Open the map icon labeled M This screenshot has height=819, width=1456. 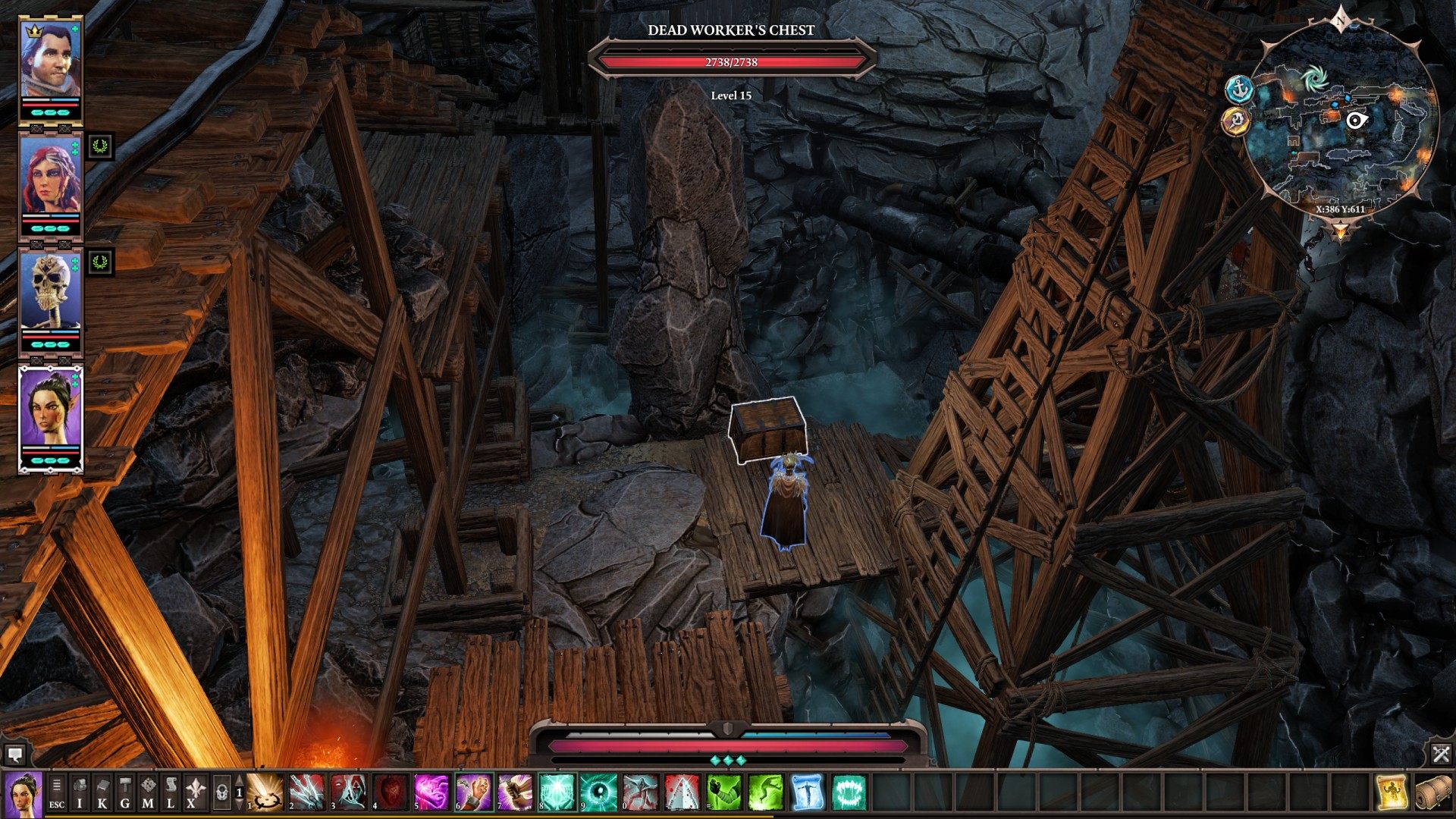click(x=148, y=792)
